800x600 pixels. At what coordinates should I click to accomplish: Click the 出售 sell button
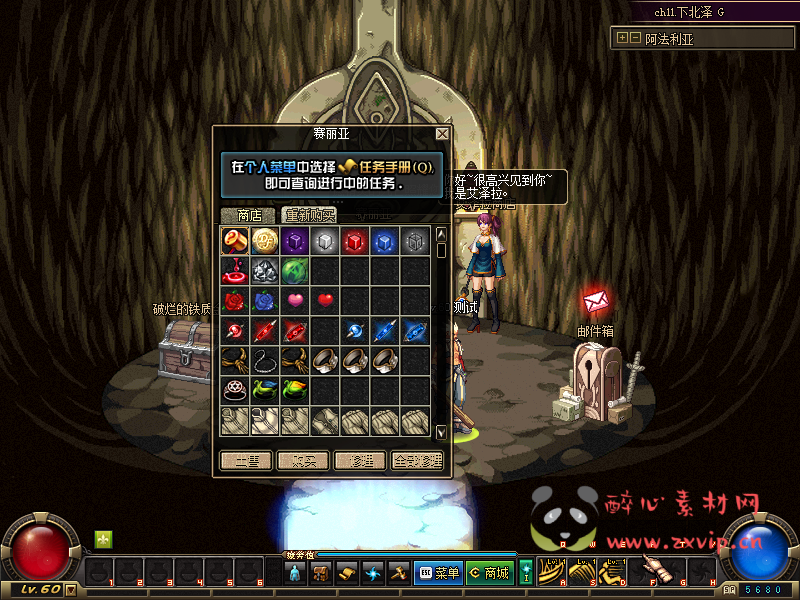coord(246,461)
